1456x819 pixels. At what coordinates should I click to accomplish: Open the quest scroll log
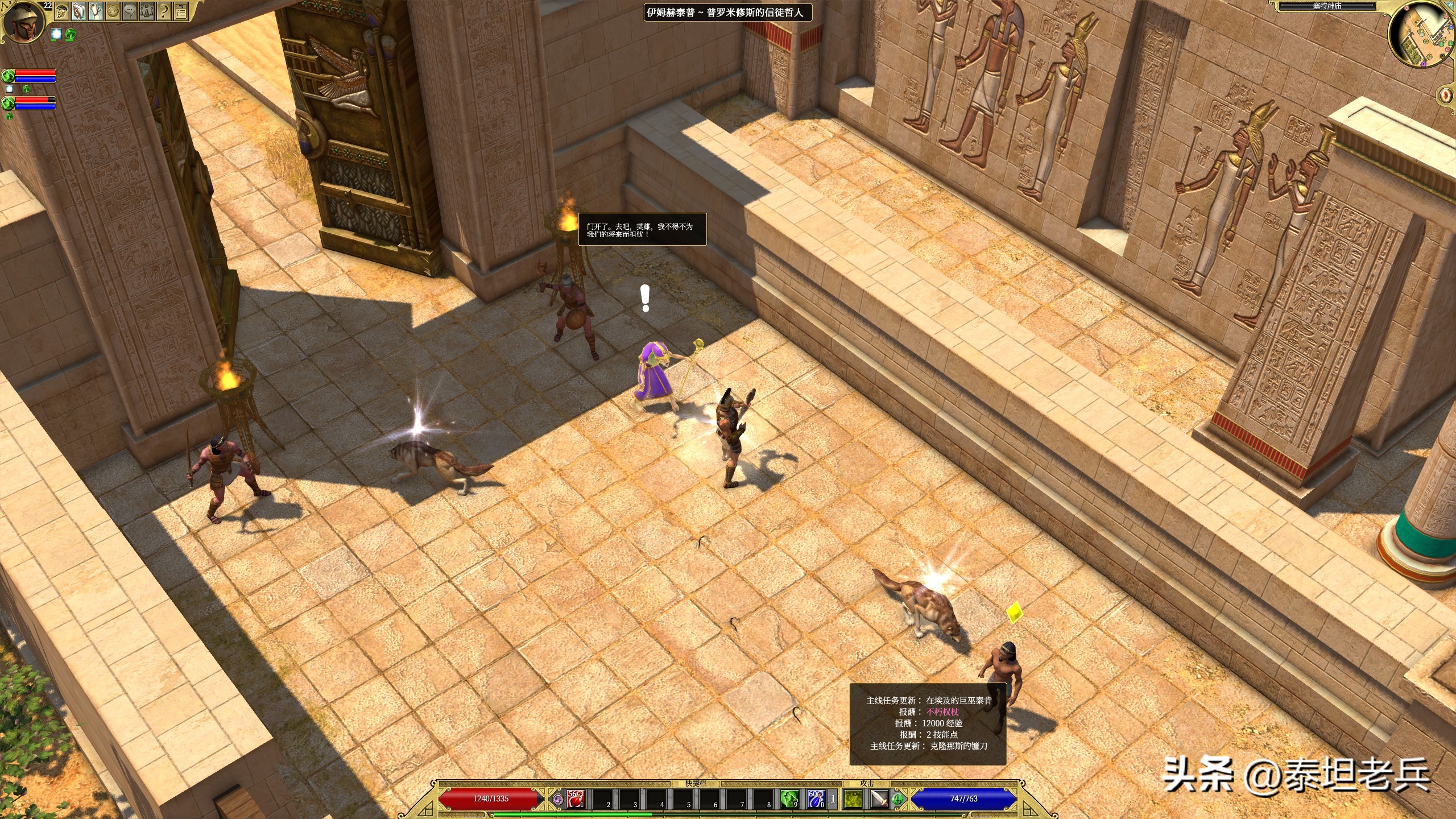point(96,11)
